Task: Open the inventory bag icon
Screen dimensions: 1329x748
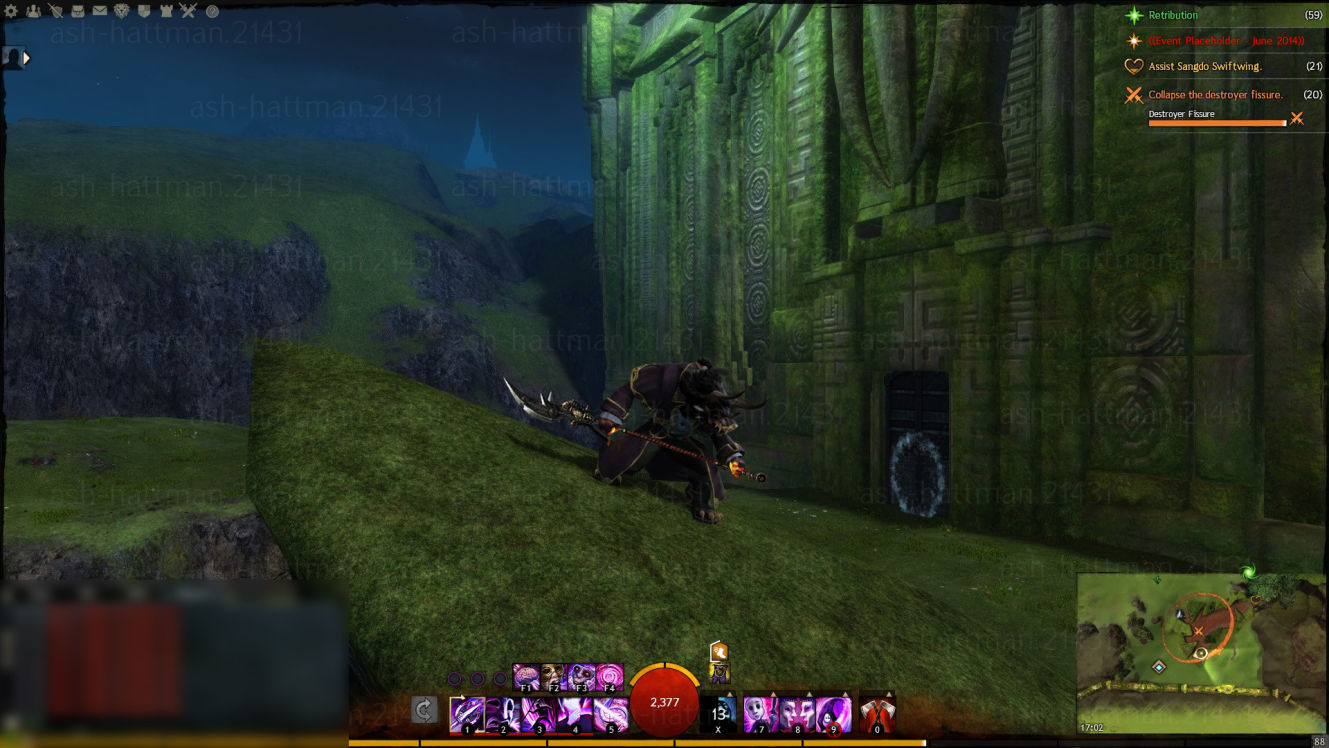Action: pos(78,11)
